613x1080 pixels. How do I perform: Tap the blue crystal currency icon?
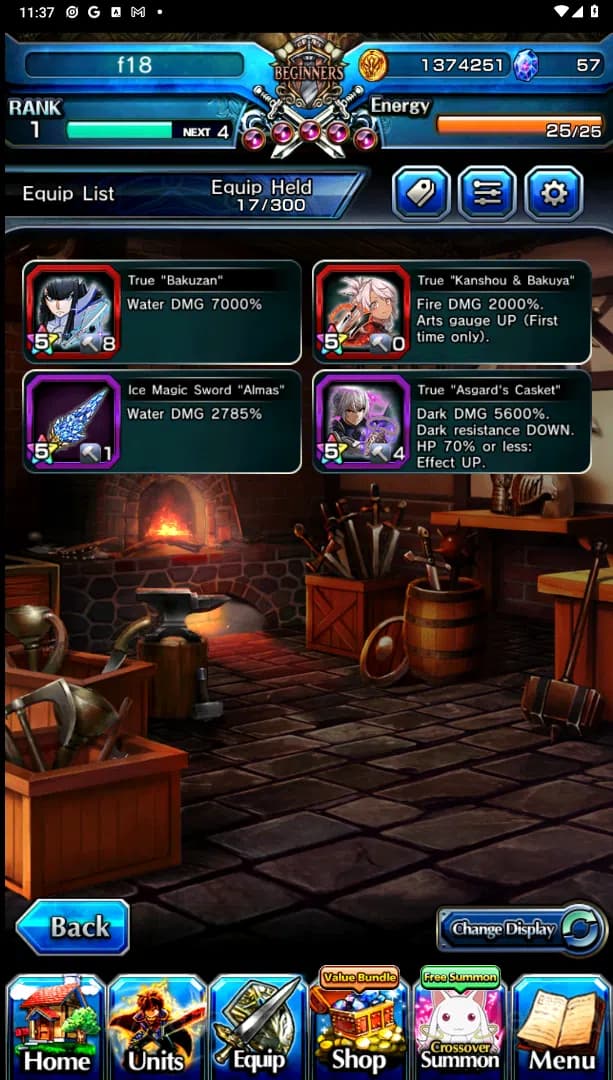click(x=525, y=66)
